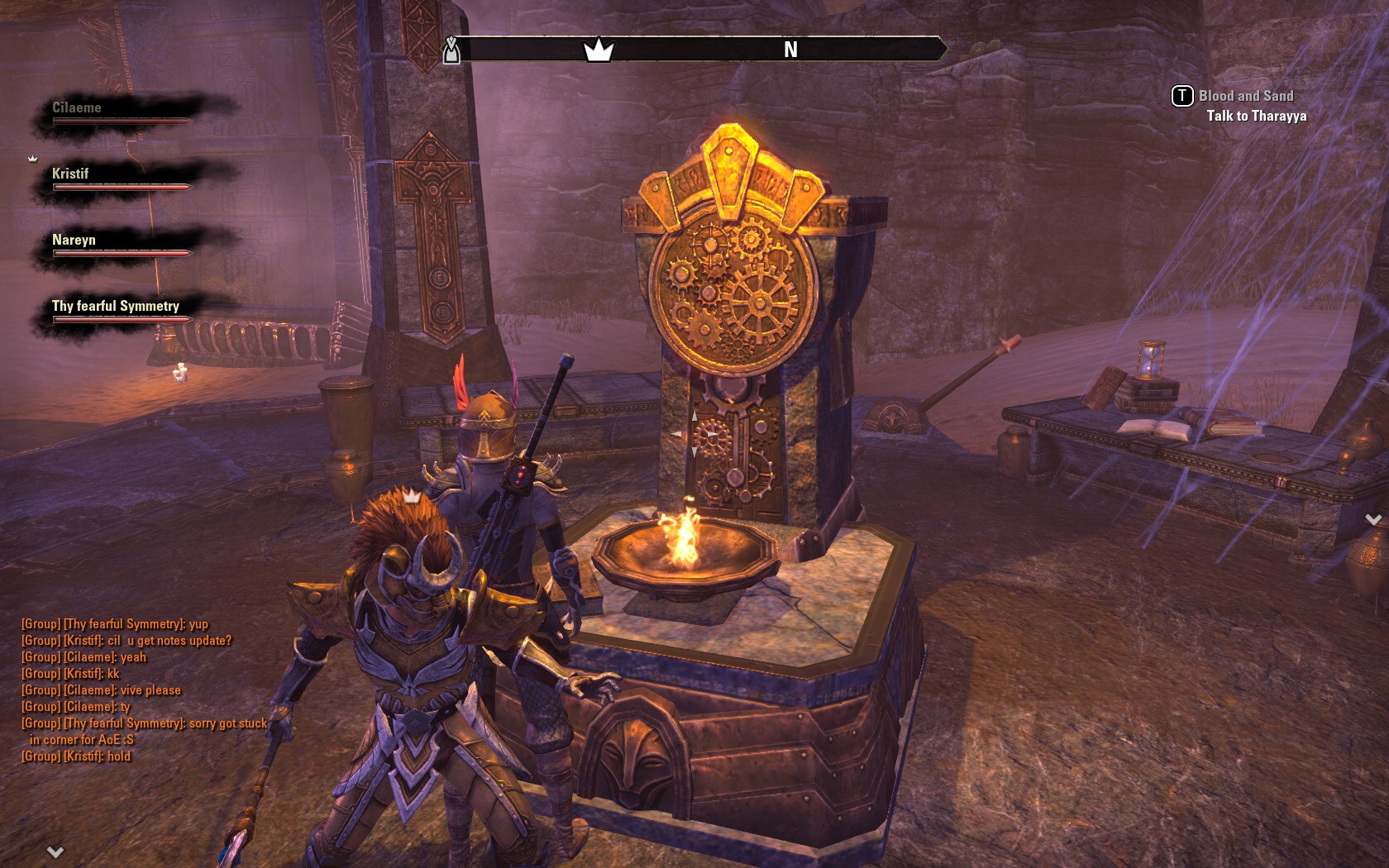Click the Talk to Tharayya objective
Screen dimensions: 1389x868
[x=1256, y=117]
